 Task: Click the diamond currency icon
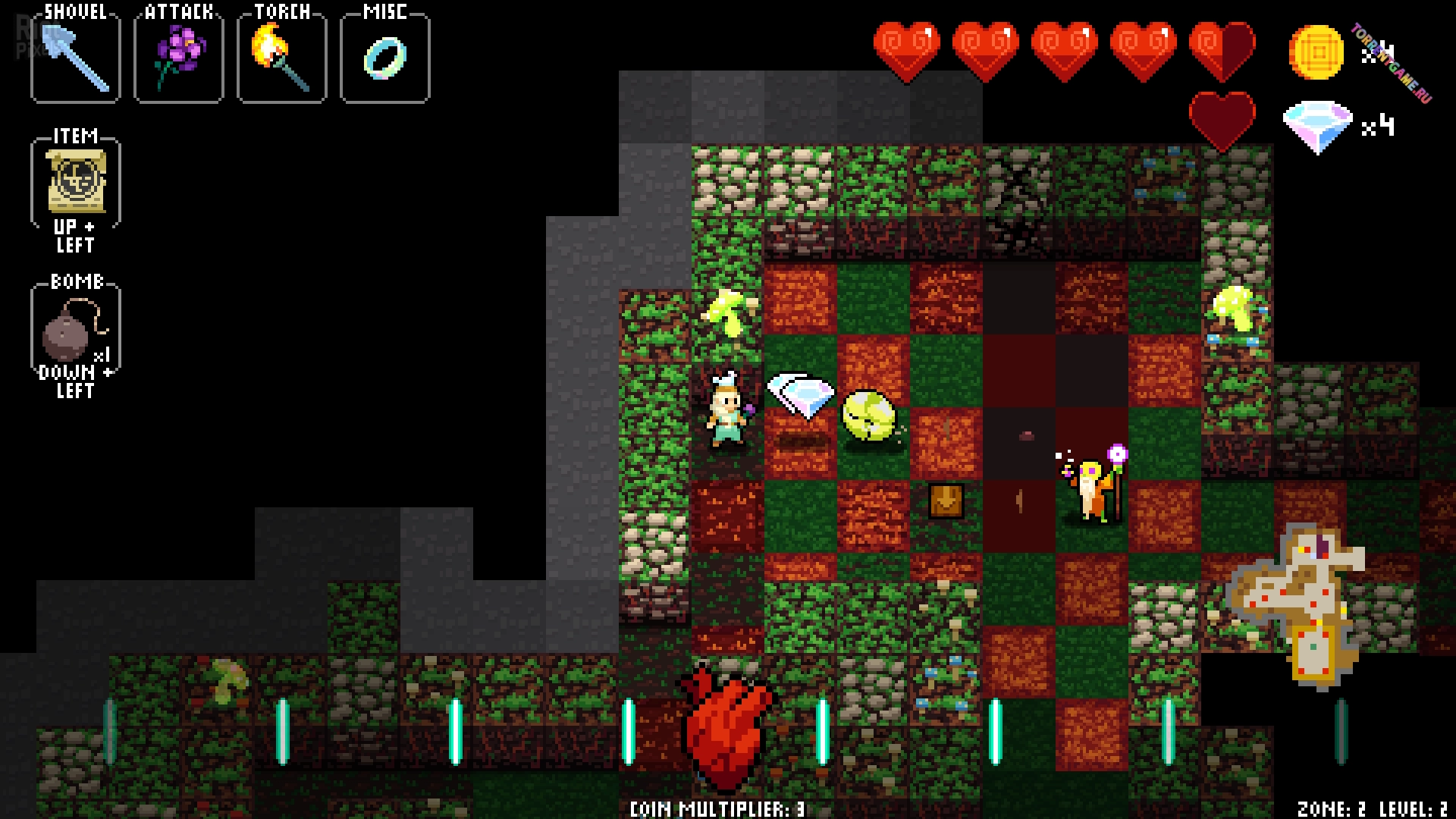click(x=1318, y=127)
